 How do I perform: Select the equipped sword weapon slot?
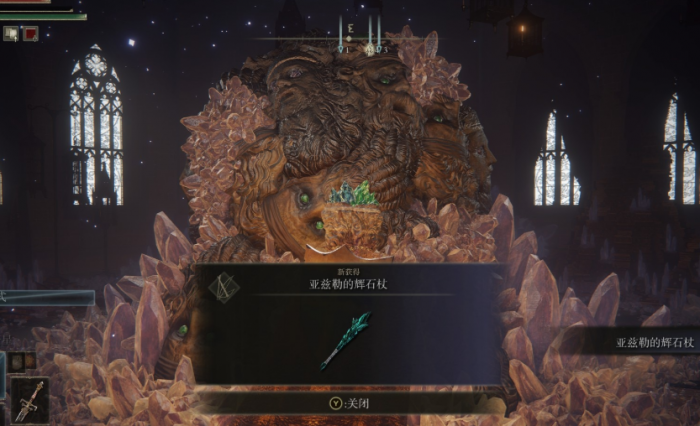(x=29, y=400)
